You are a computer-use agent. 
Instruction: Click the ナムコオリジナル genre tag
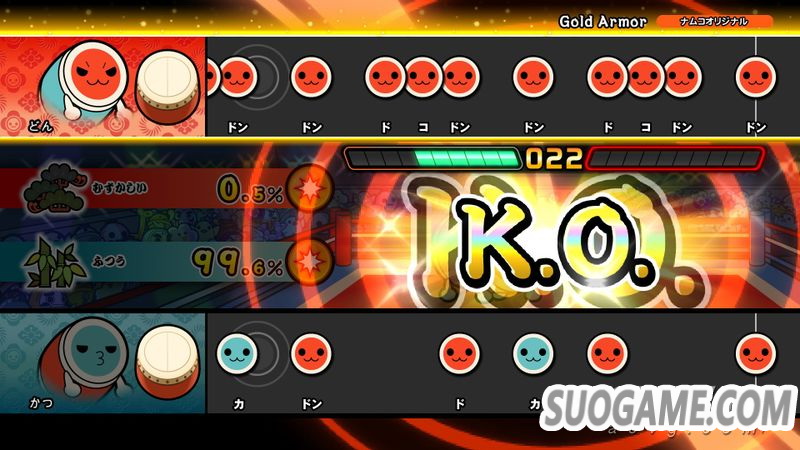tap(714, 21)
